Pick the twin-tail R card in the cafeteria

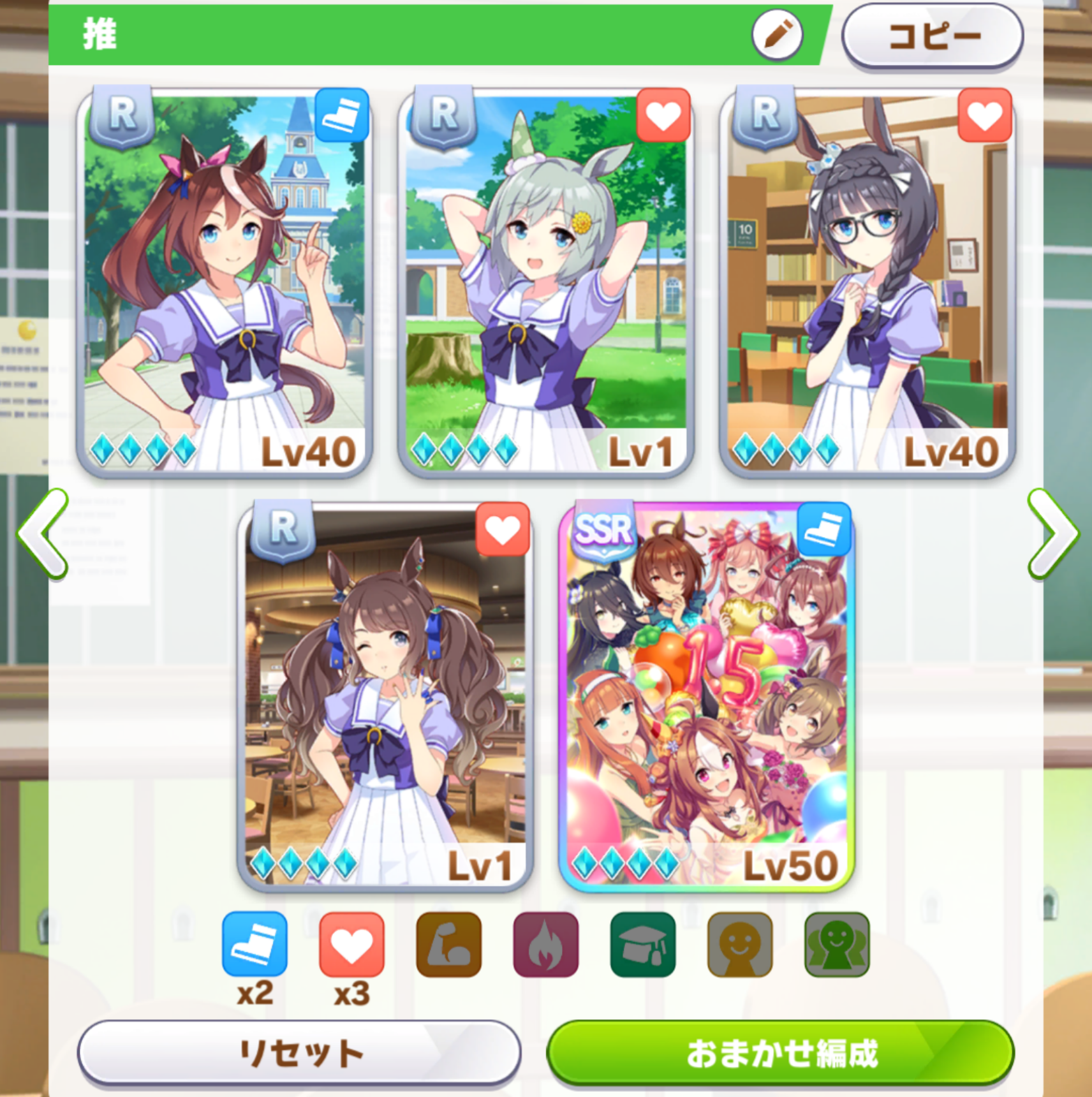click(385, 696)
